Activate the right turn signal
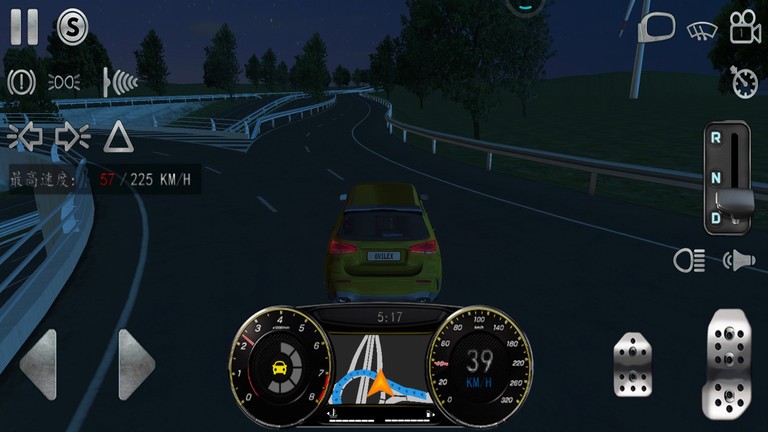Viewport: 768px width, 432px height. 73,136
